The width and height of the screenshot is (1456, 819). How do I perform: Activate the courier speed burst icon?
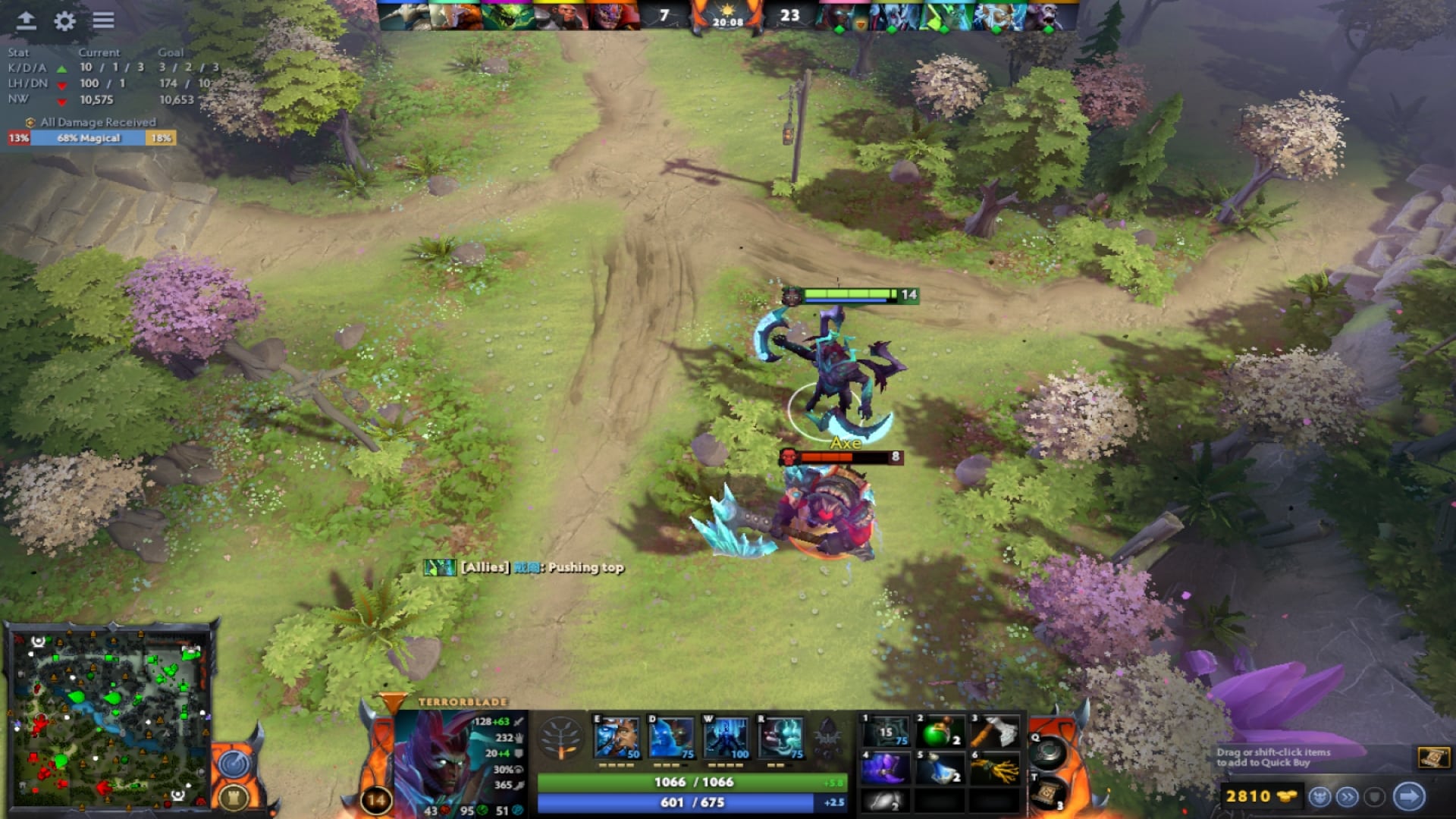[x=1348, y=796]
